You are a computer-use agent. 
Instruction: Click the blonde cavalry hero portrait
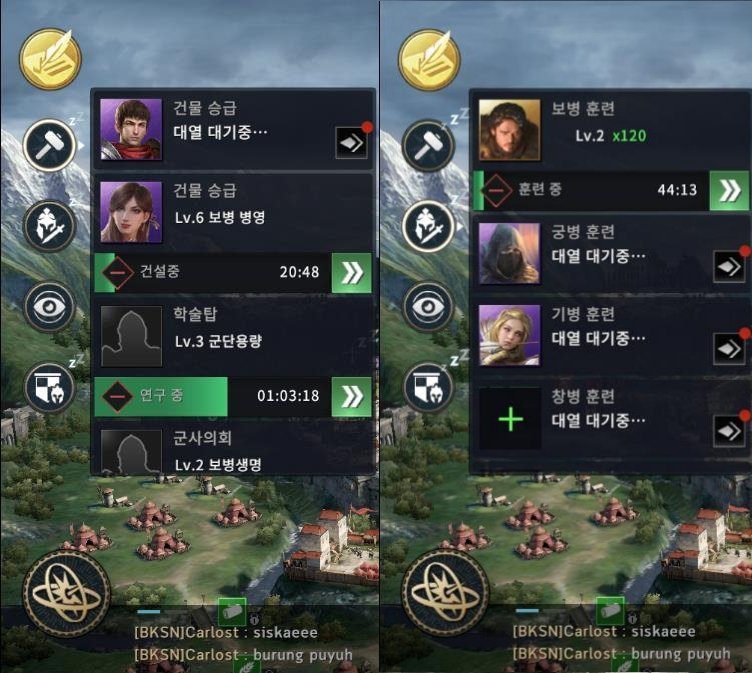click(x=510, y=335)
